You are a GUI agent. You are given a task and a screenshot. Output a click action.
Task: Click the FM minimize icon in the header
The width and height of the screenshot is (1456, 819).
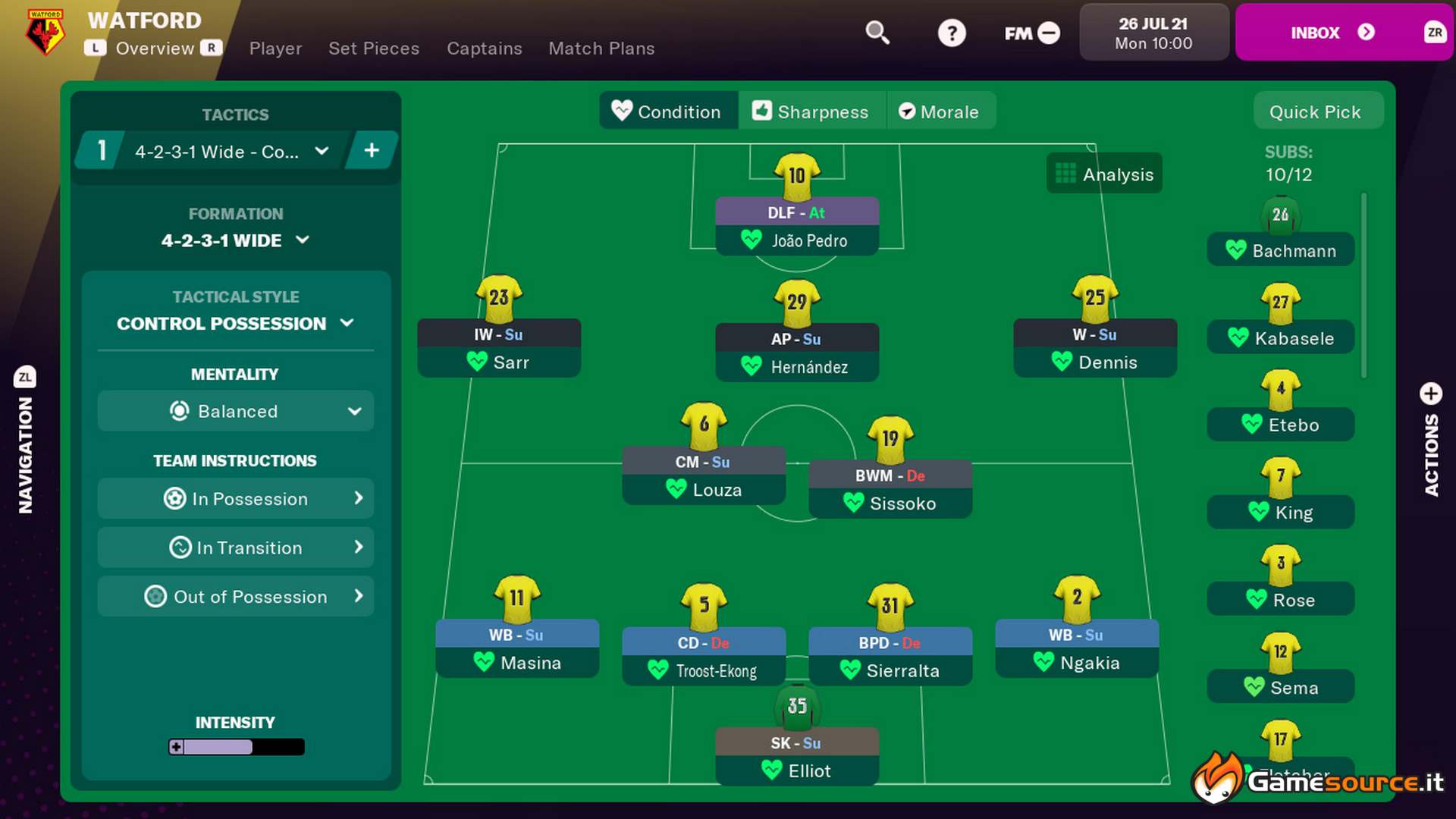[x=1050, y=33]
